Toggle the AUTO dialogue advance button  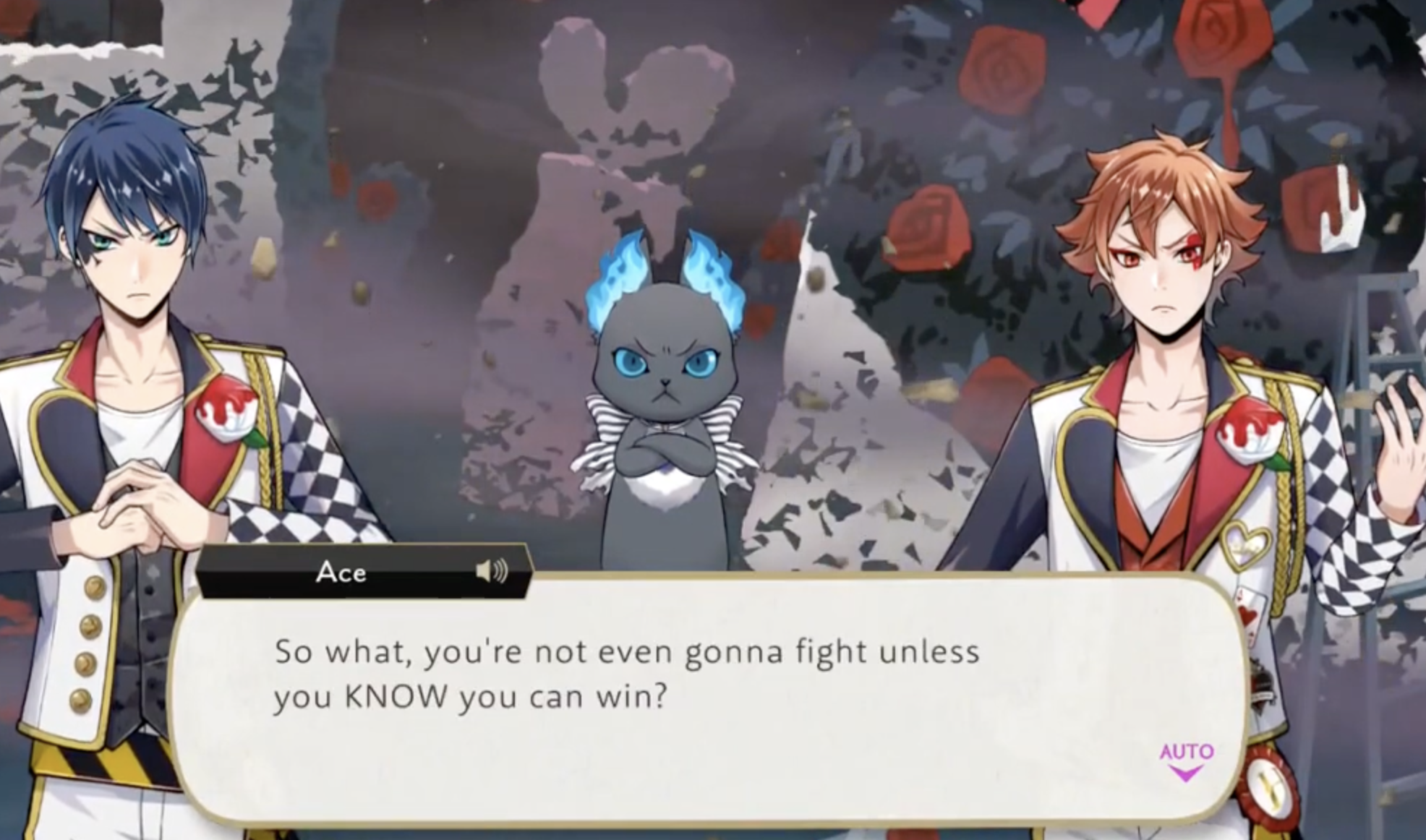click(x=1186, y=760)
